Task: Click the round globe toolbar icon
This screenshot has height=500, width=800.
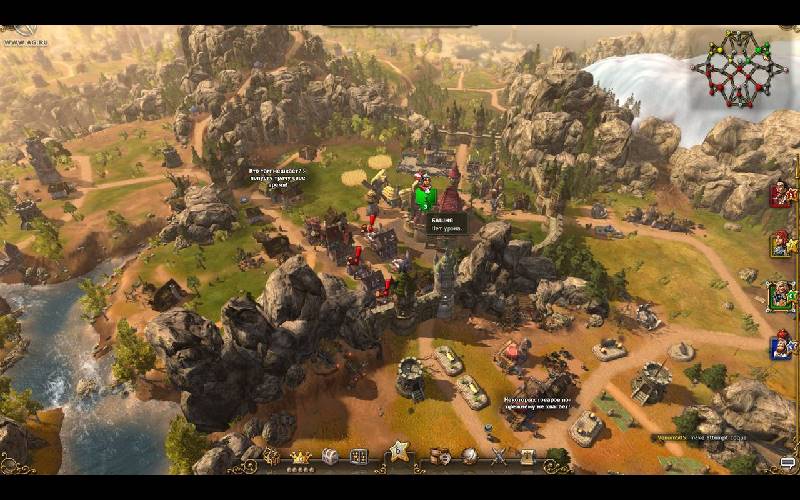Action: tap(469, 457)
